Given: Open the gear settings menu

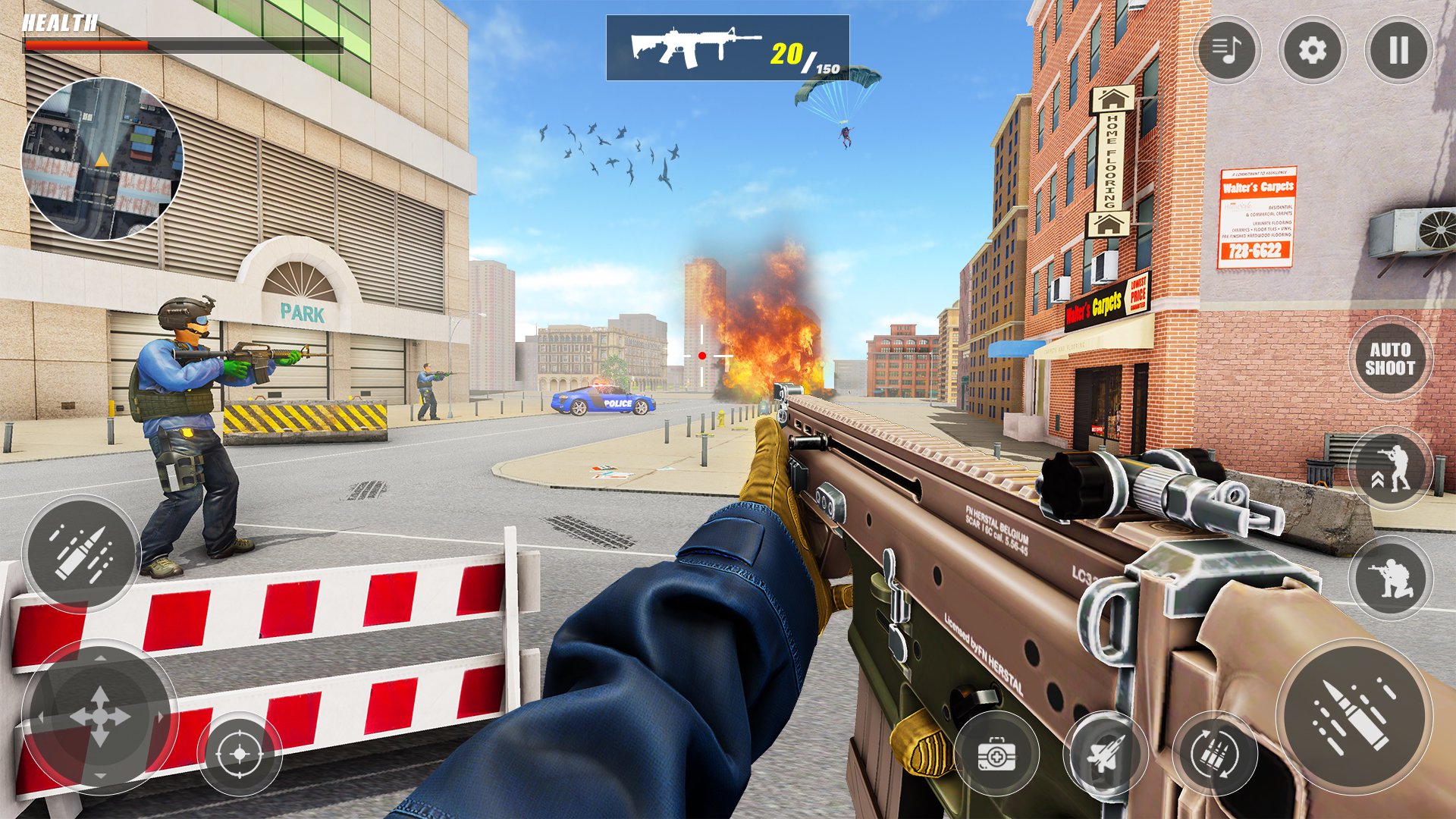Looking at the screenshot, I should tap(1313, 51).
